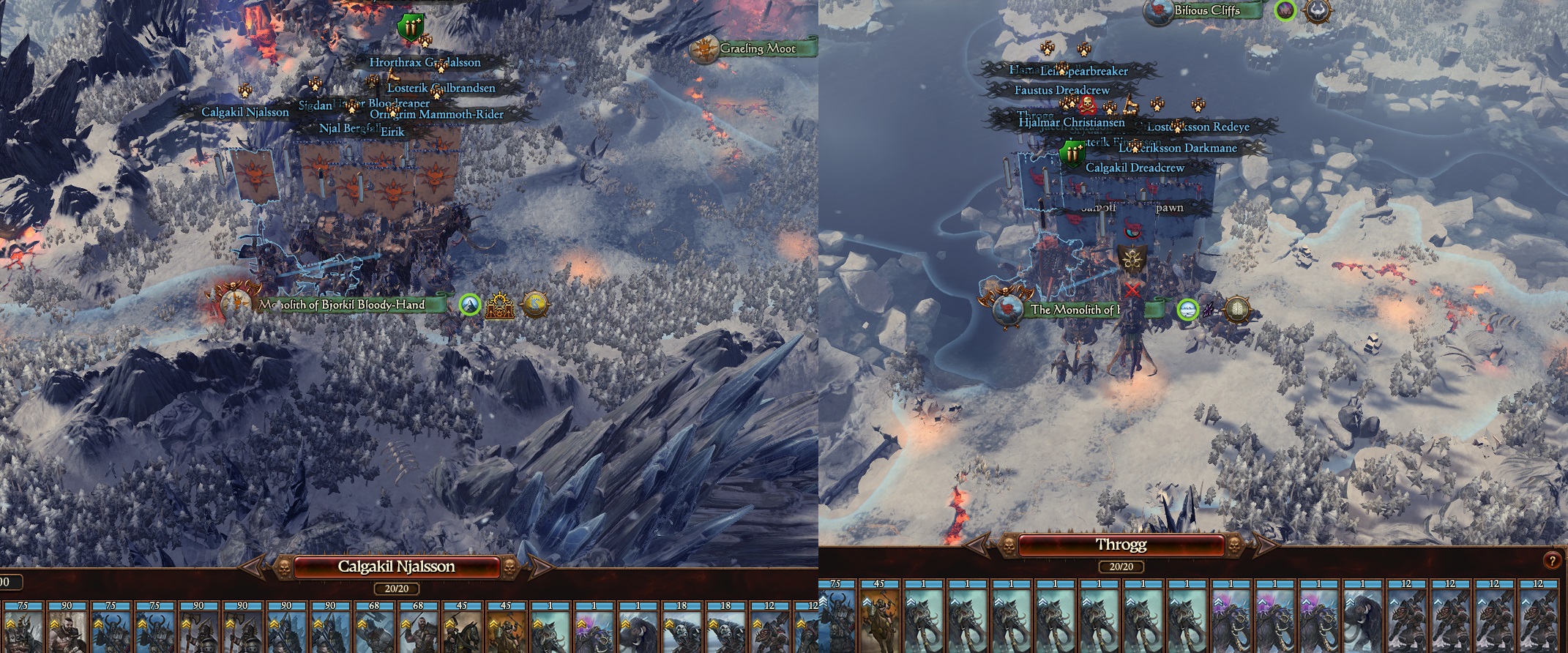Click the green climate icon near Bjorkil's monolith
This screenshot has width=1568, height=653.
[x=470, y=306]
